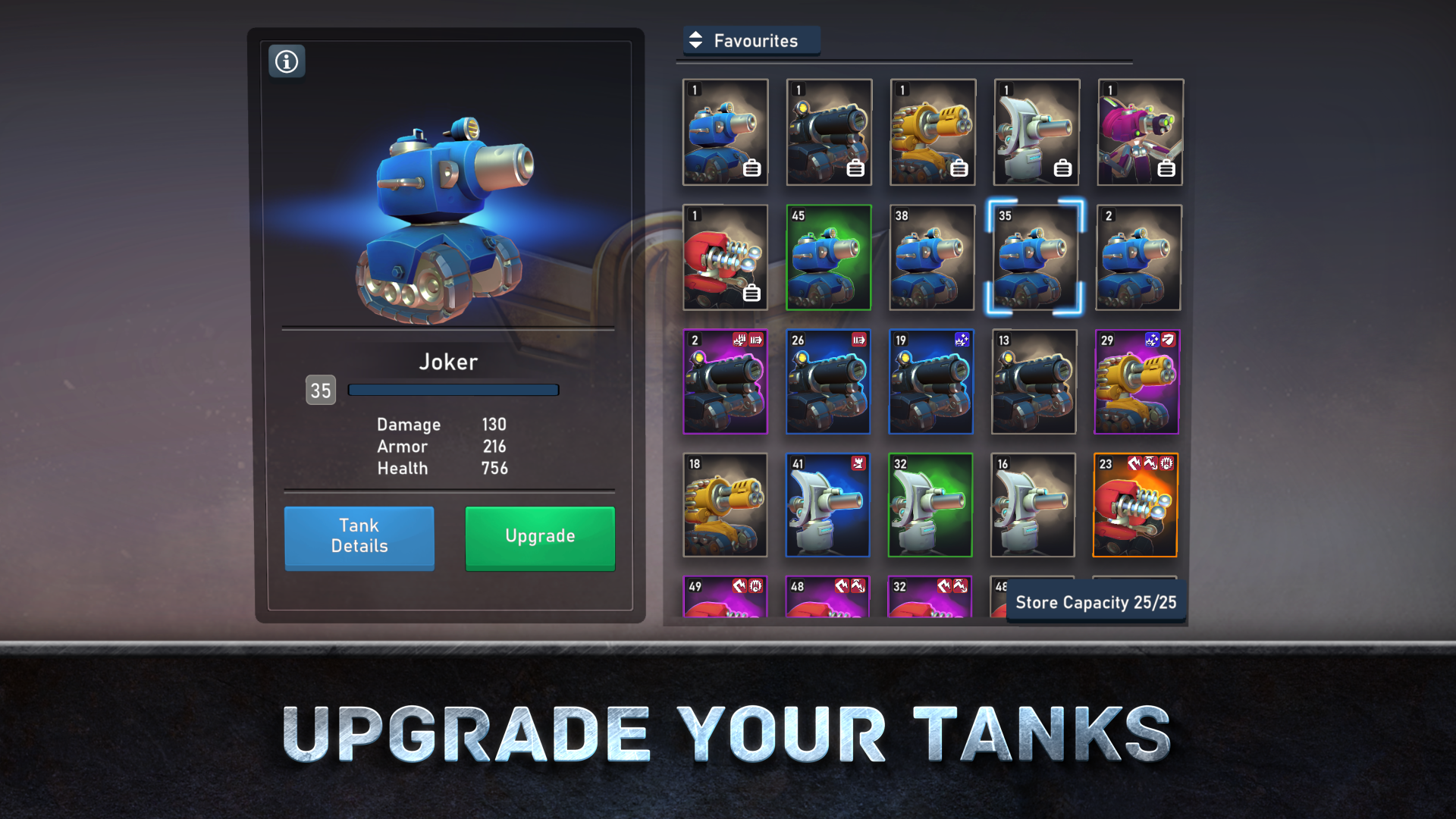The height and width of the screenshot is (819, 1456).
Task: Click the red perk icon on the level 41 tank card
Action: click(x=858, y=463)
